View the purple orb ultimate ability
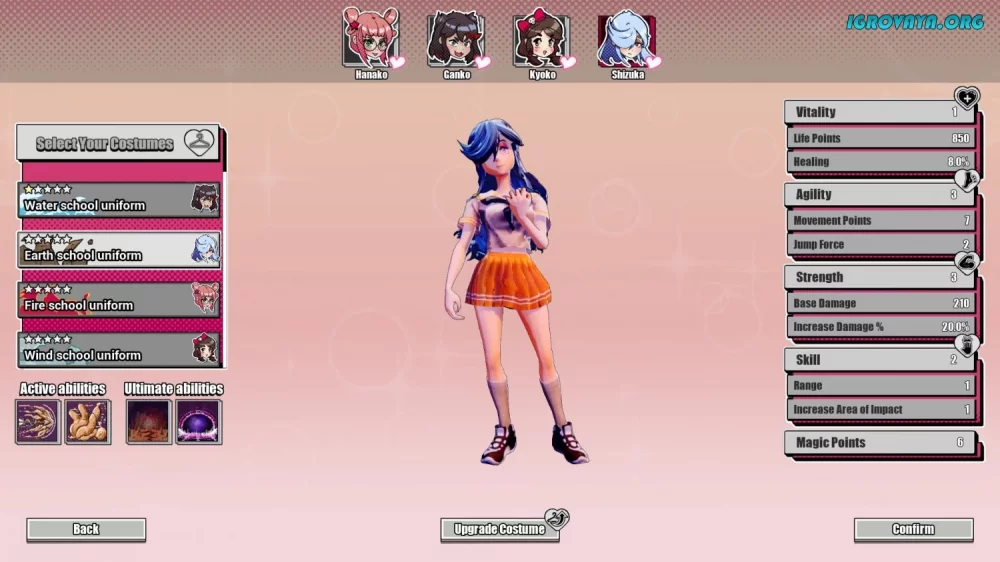The height and width of the screenshot is (562, 1000). 198,421
